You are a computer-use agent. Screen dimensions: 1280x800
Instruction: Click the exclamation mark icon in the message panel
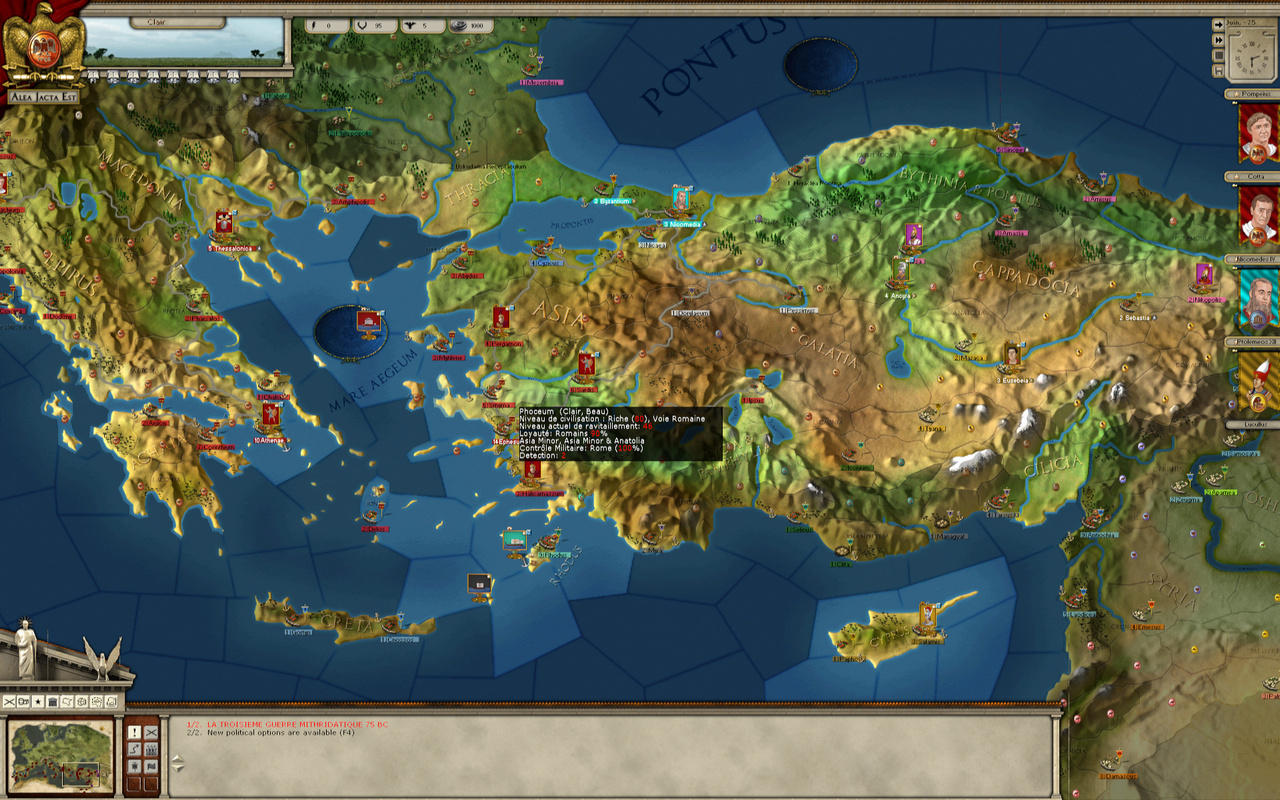coord(134,732)
